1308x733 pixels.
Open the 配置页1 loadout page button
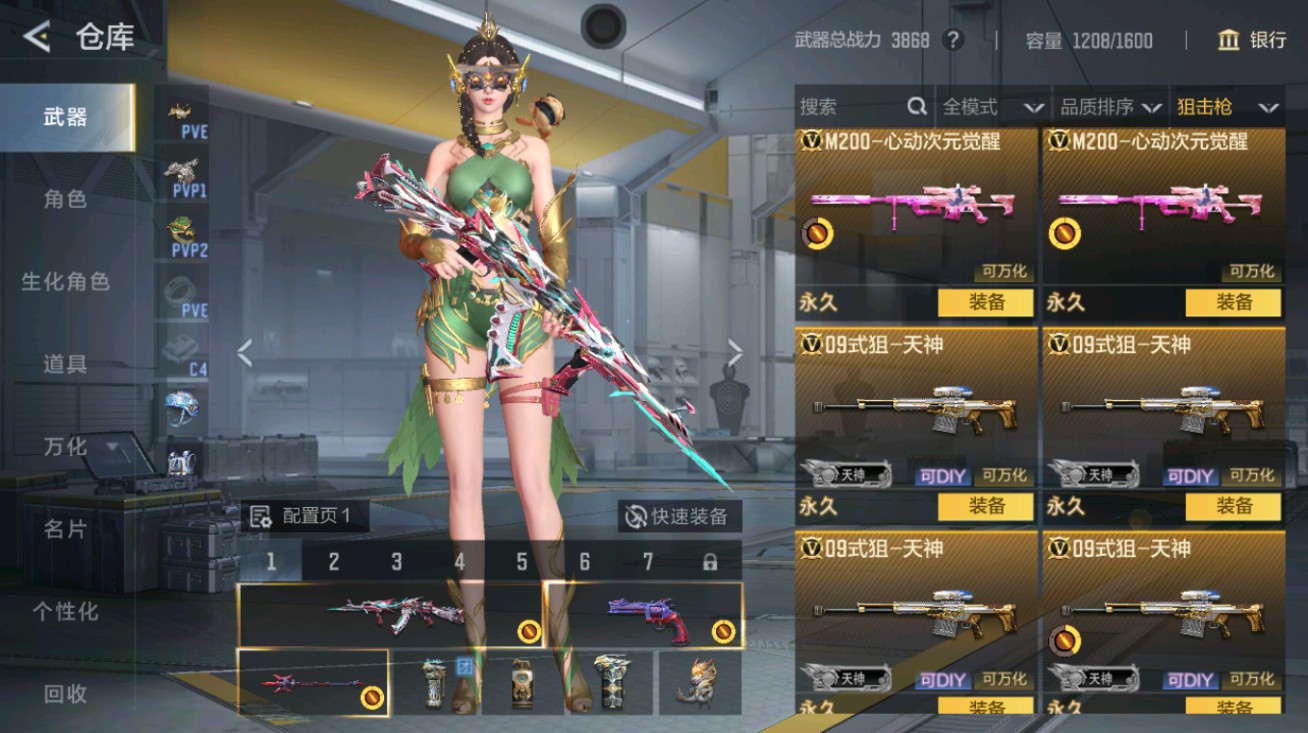click(304, 516)
